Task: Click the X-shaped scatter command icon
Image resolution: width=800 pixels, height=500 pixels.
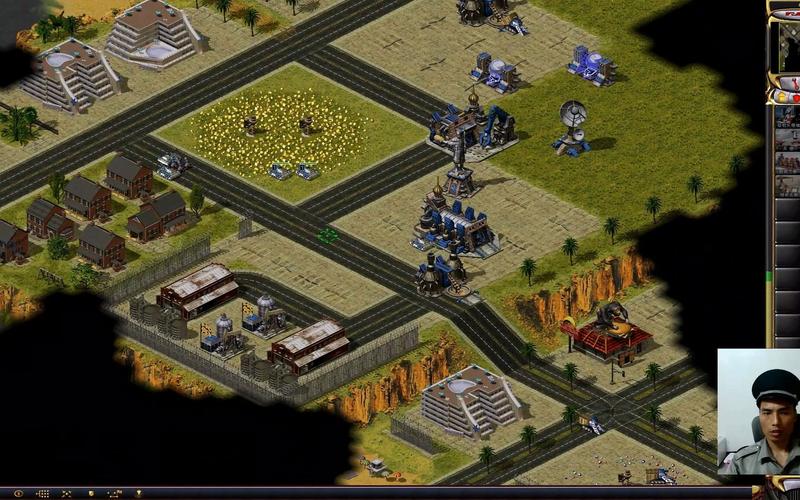Action: (66, 493)
